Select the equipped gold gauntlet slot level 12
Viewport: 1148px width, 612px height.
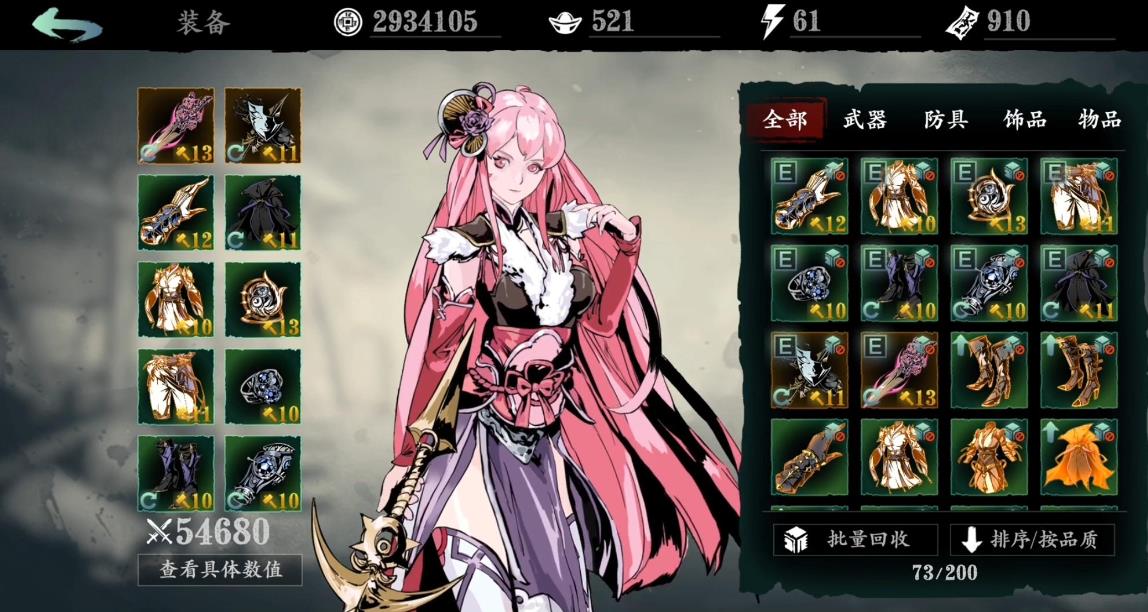tap(176, 213)
